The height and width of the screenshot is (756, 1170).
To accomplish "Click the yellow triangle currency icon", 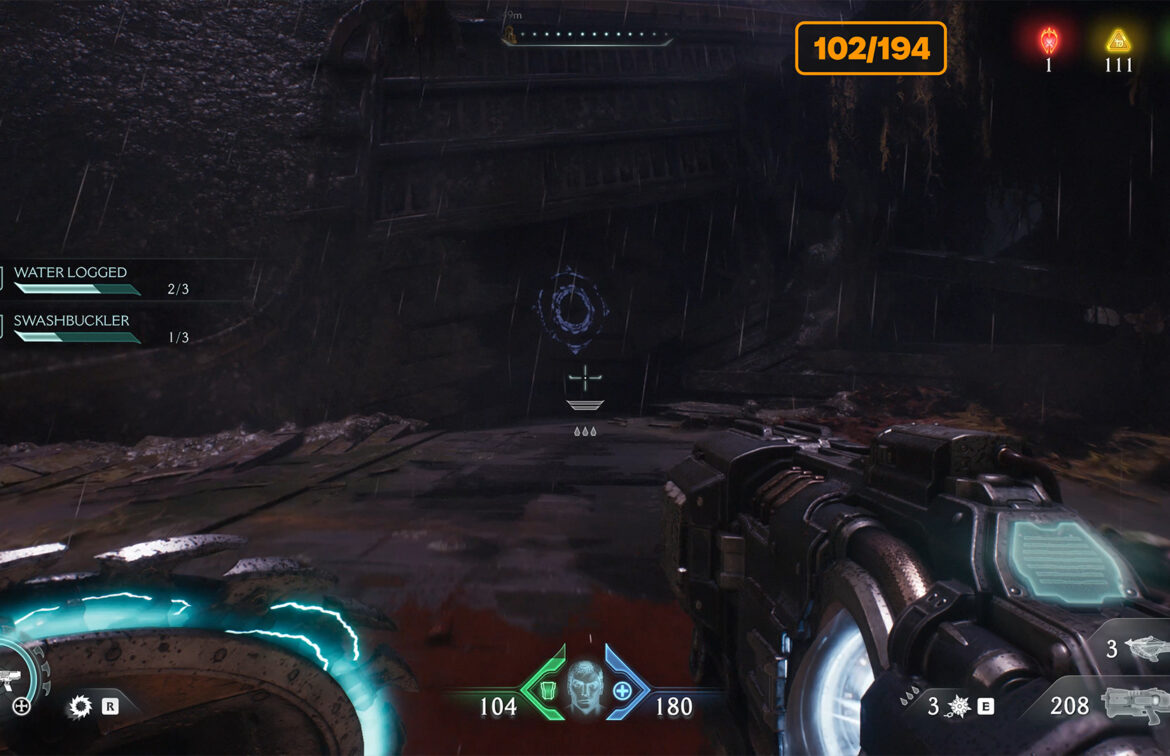I will 1117,41.
